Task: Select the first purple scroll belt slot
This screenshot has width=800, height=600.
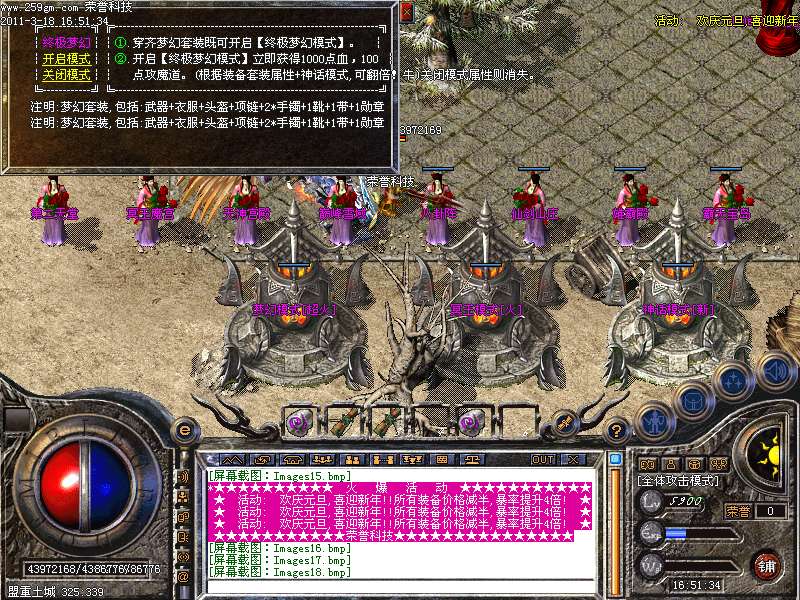Action: coord(297,421)
